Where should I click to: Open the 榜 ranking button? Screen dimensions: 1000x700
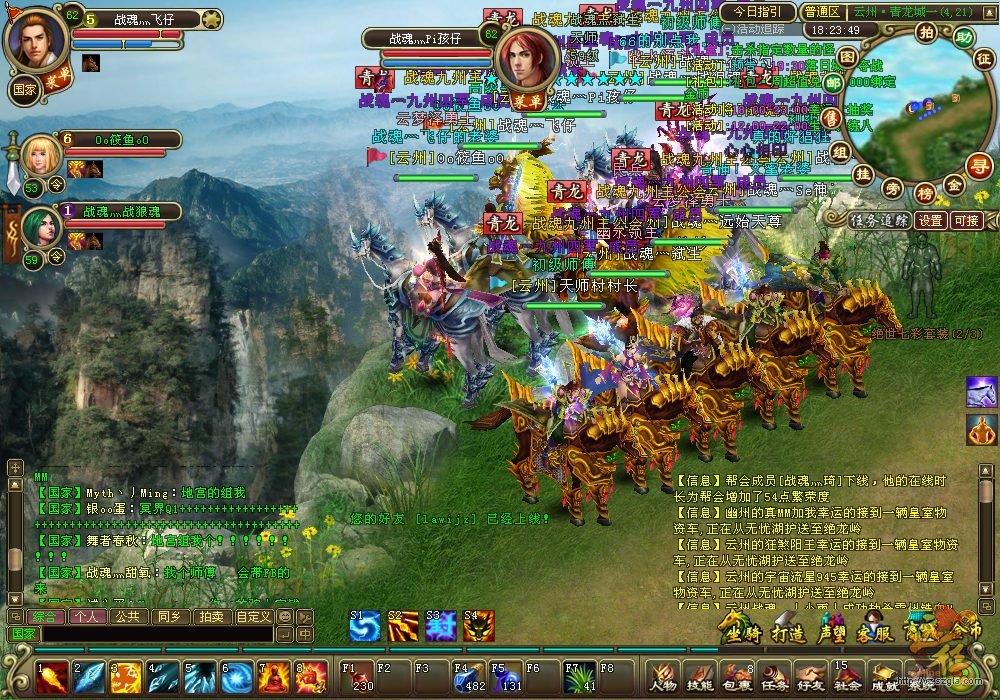point(925,191)
